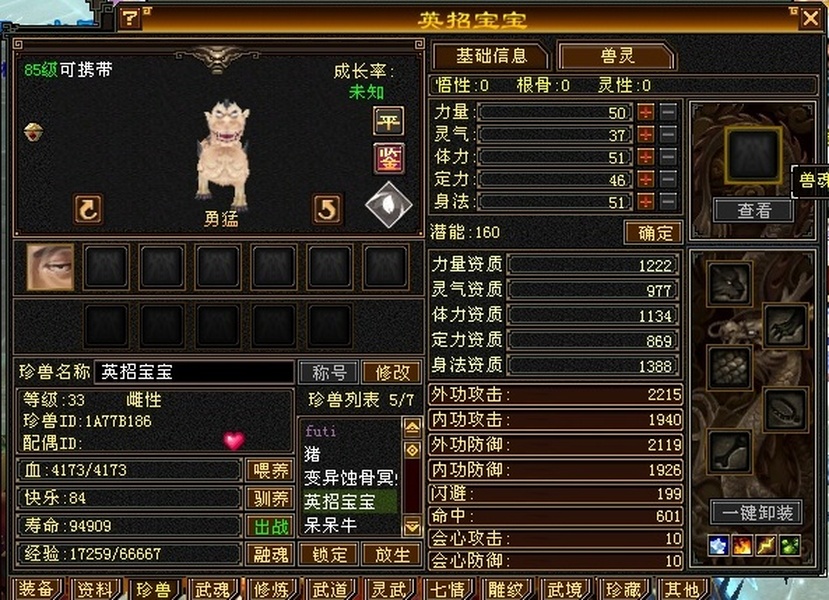Decrease 身法 with its minus button
Image resolution: width=829 pixels, height=600 pixels.
pos(668,202)
